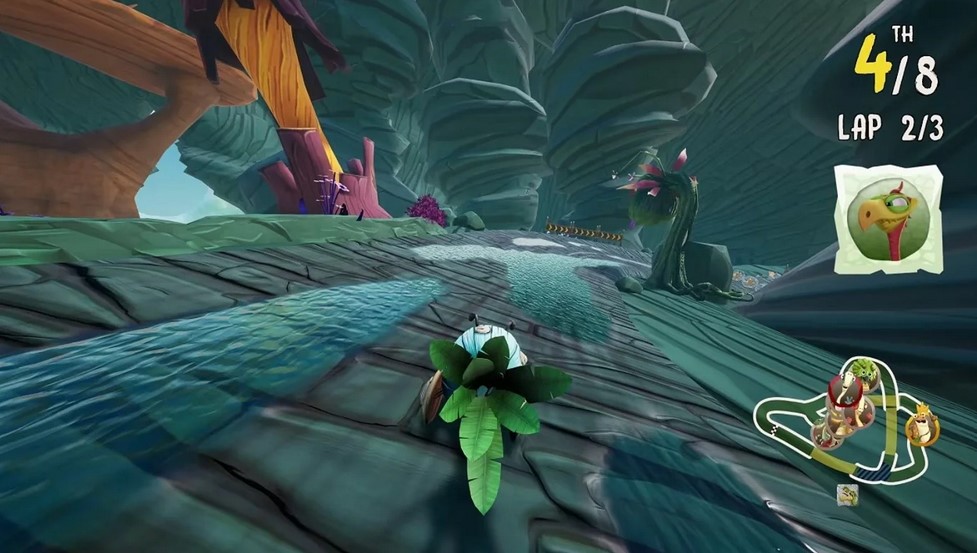Select the red-ringed racer marker on minimap
Screen dimensions: 977x553
(x=845, y=389)
